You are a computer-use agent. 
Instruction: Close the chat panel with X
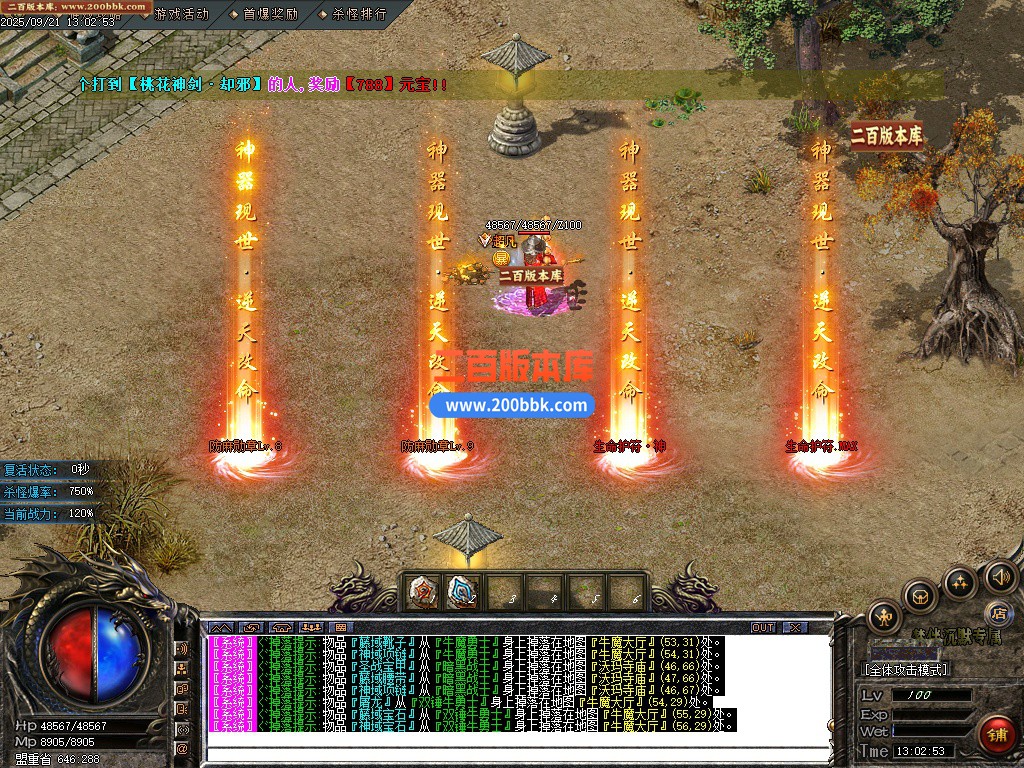coord(794,627)
